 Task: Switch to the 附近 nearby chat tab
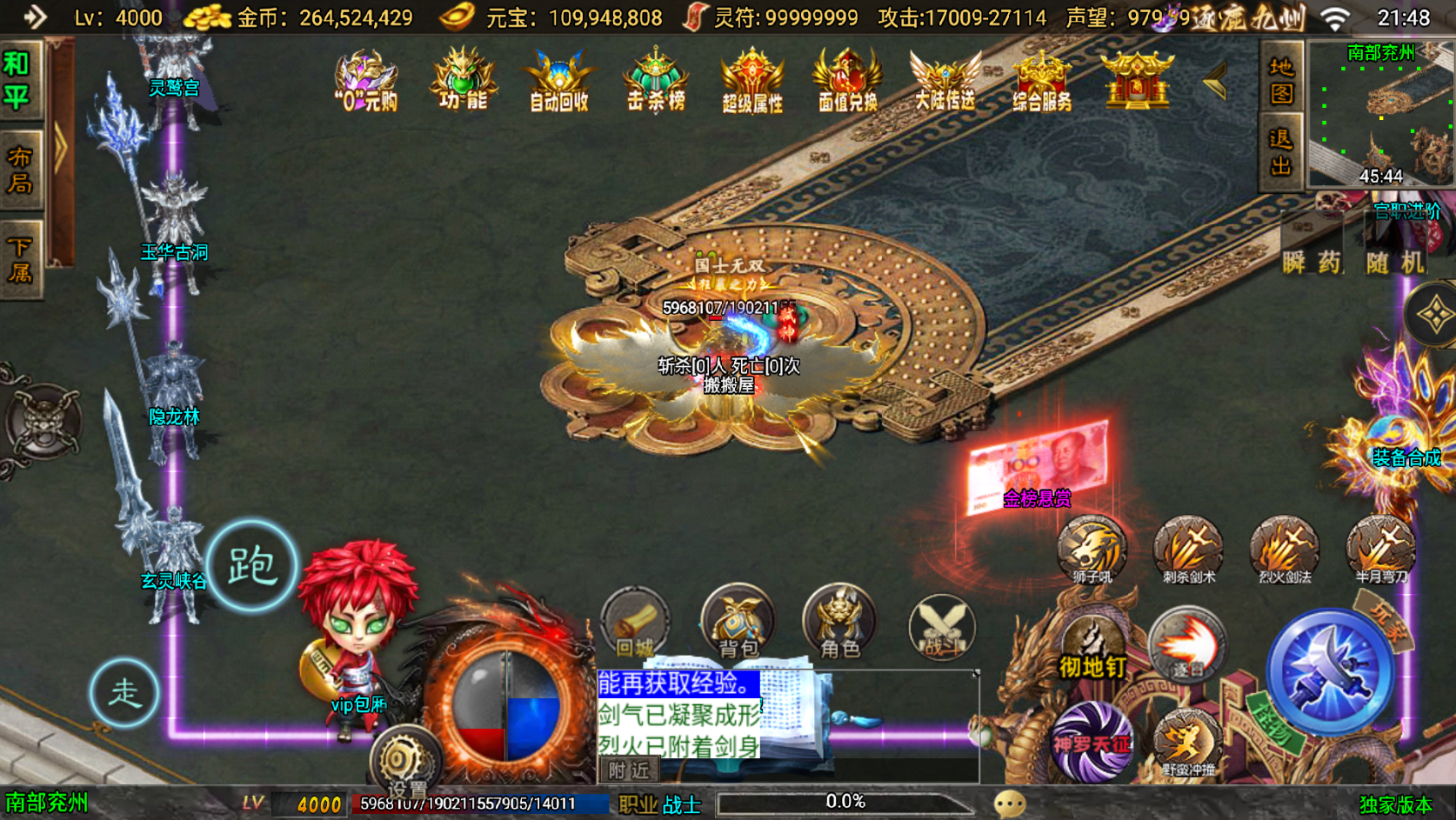[628, 769]
